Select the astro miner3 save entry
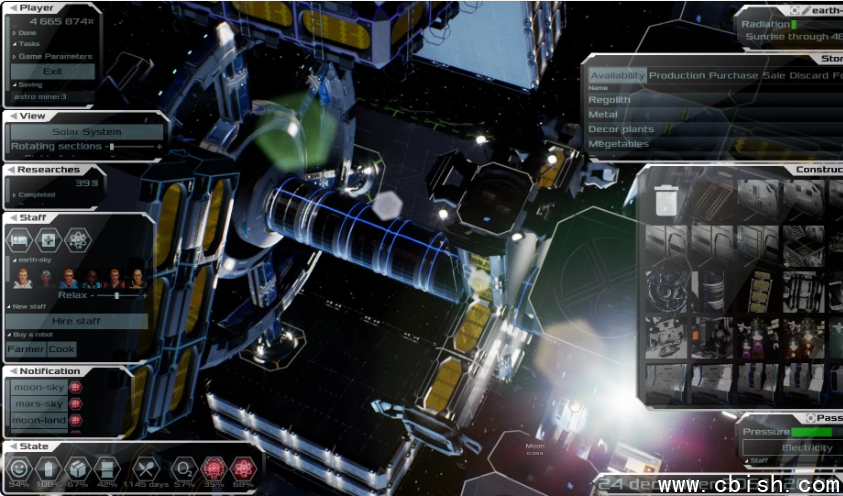 click(x=40, y=97)
